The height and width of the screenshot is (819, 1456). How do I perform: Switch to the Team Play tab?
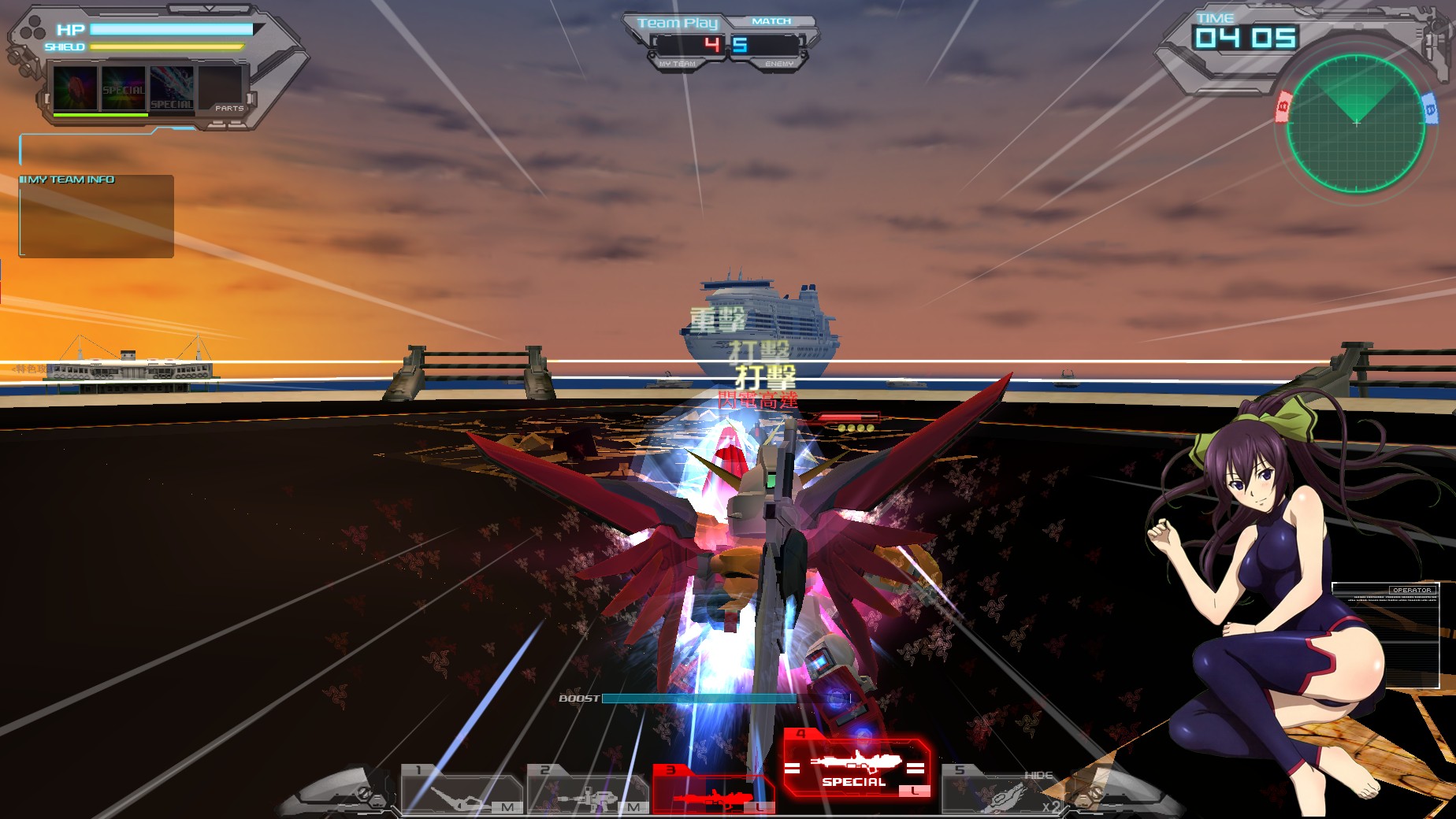[x=678, y=22]
